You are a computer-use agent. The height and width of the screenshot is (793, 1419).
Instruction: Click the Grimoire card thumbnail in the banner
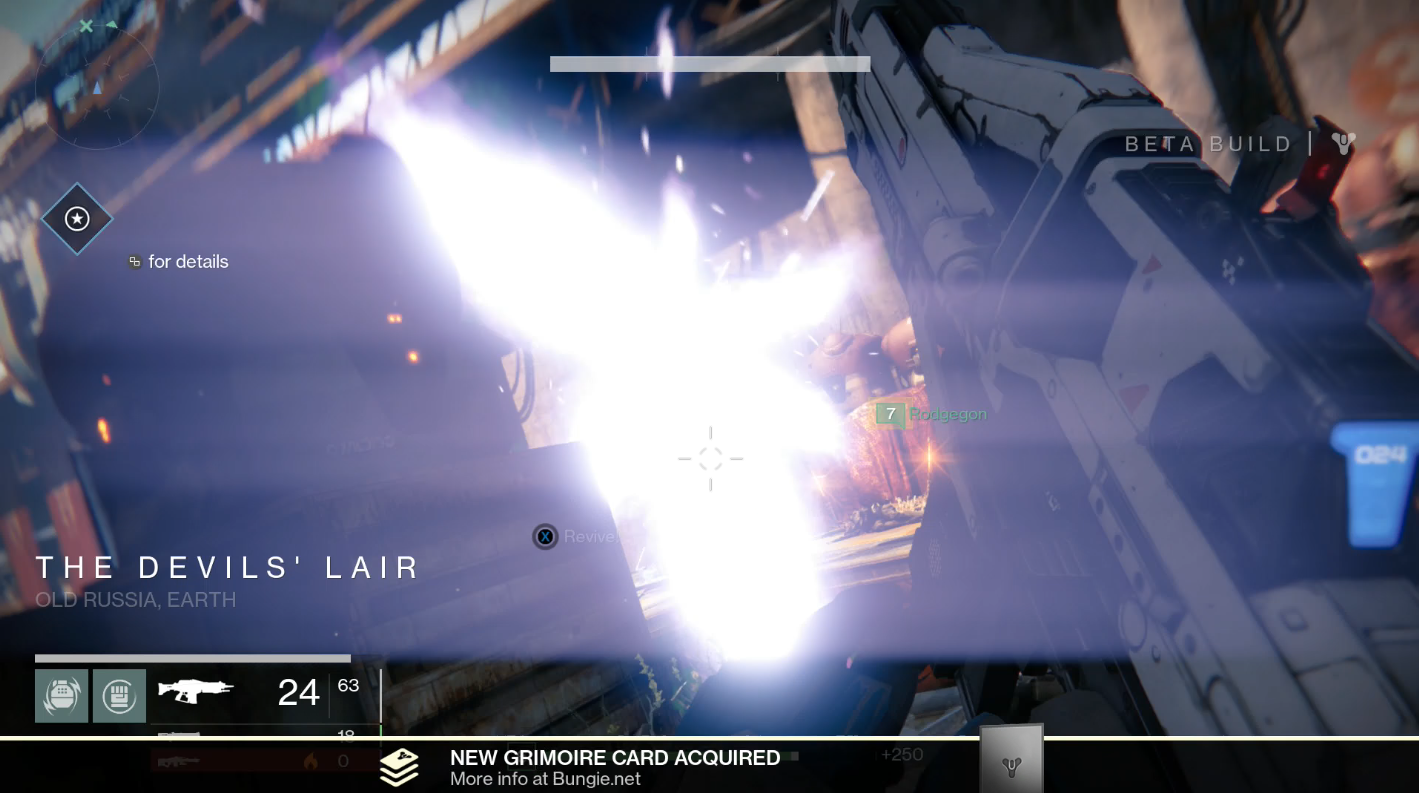coord(1011,762)
